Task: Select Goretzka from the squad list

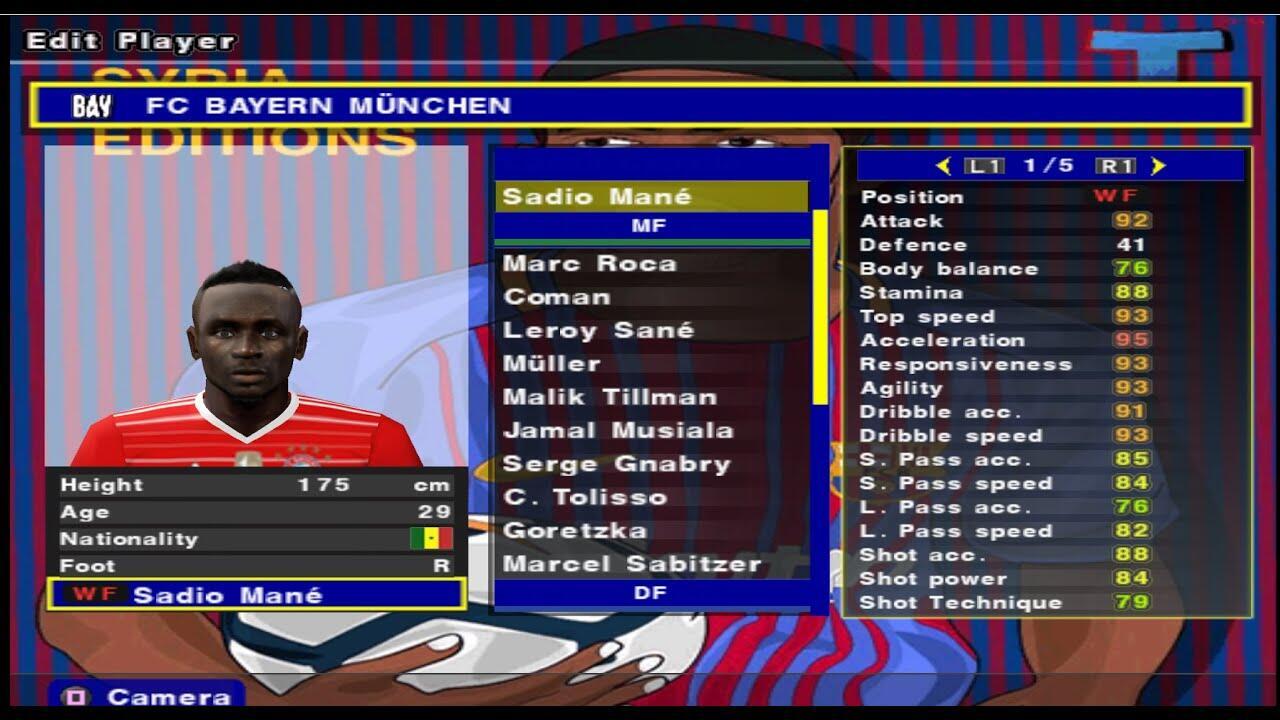Action: (575, 531)
